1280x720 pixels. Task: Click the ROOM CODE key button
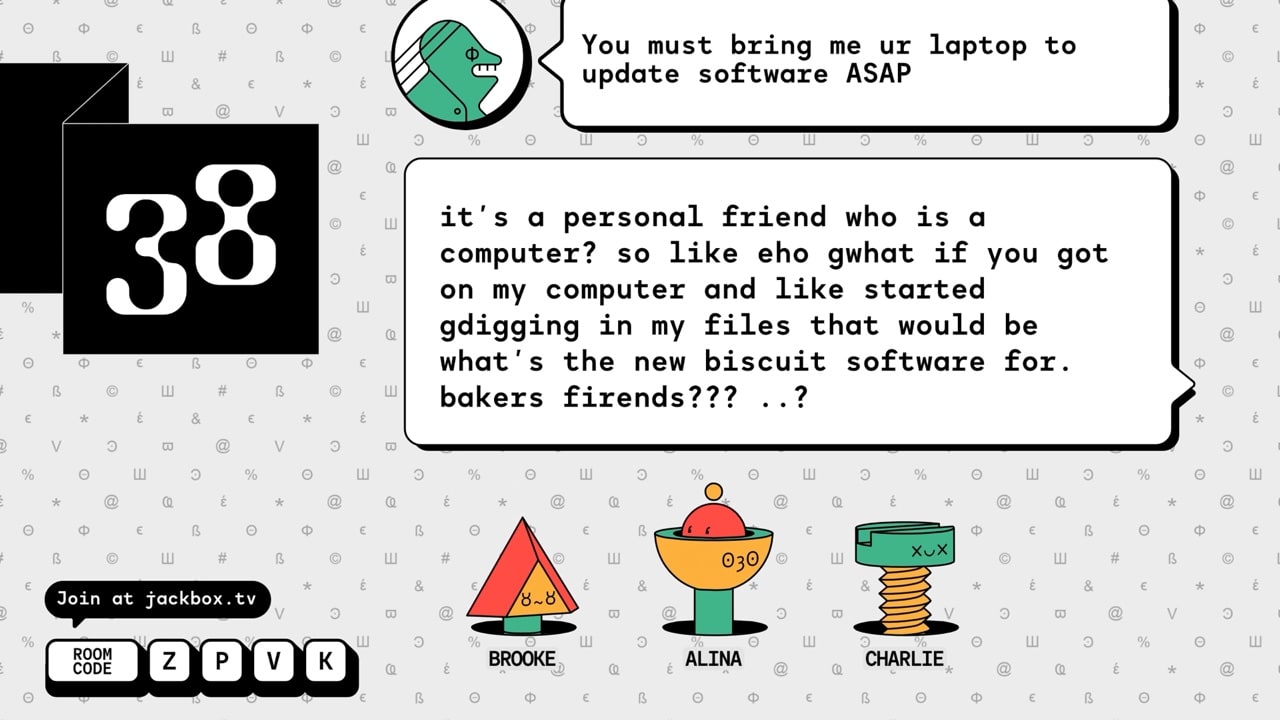click(93, 661)
